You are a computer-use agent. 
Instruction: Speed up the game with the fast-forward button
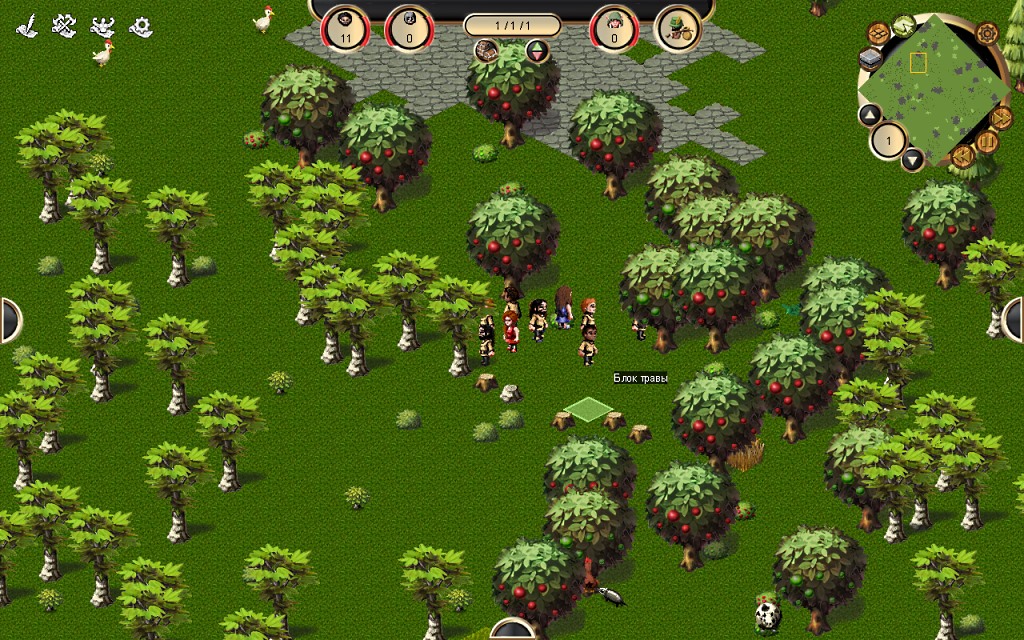click(1002, 118)
